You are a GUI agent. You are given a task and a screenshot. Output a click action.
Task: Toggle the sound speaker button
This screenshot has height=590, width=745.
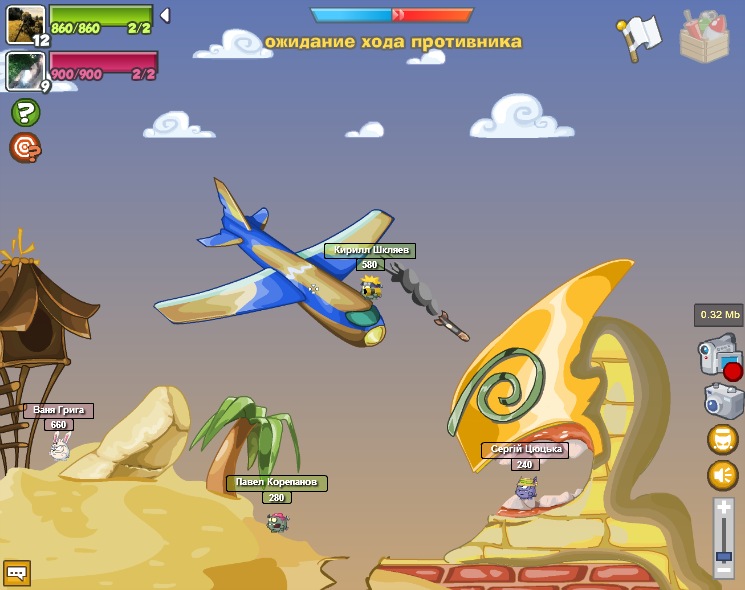point(723,475)
